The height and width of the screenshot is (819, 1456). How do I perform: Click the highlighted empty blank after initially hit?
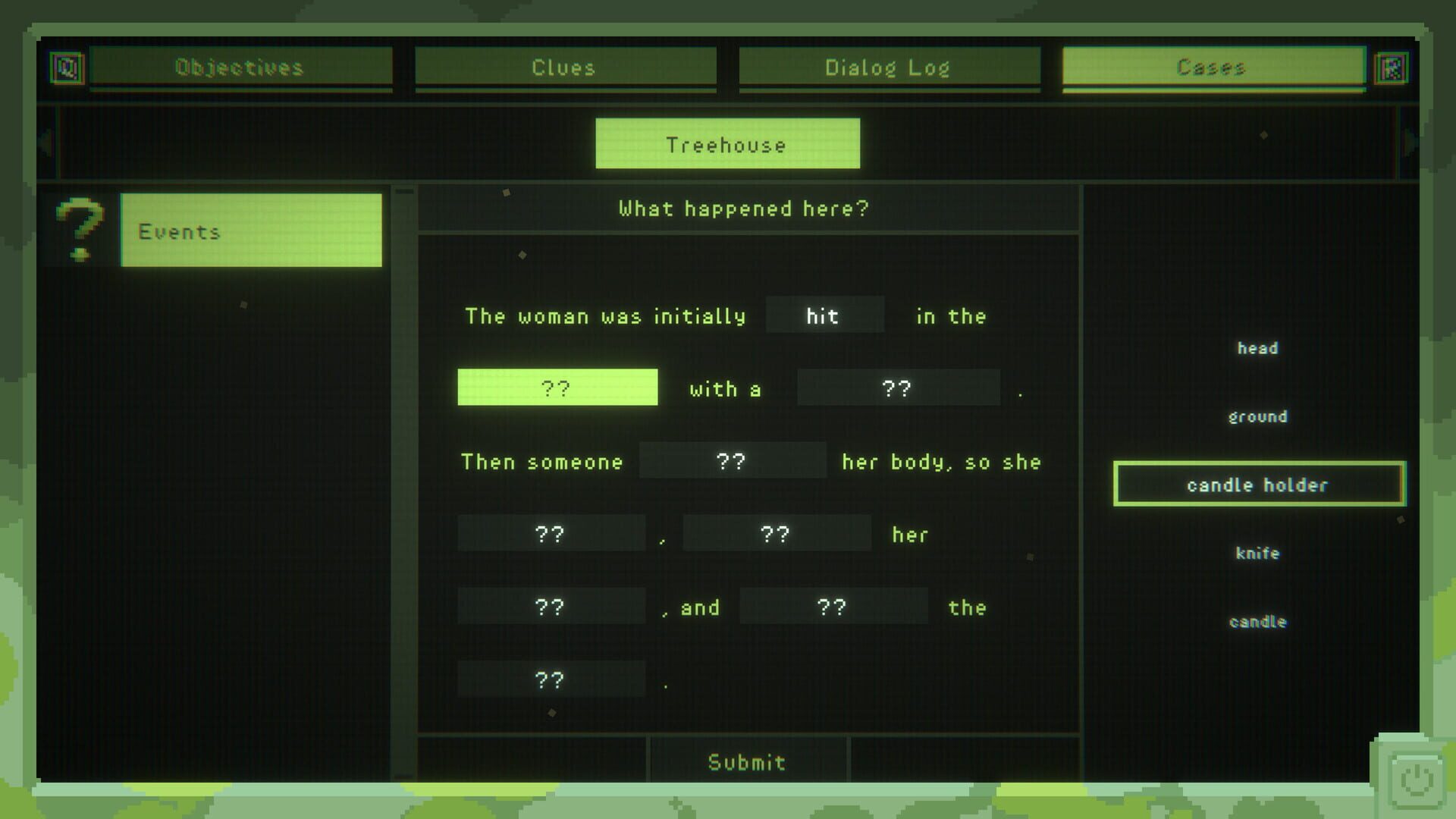pyautogui.click(x=558, y=388)
